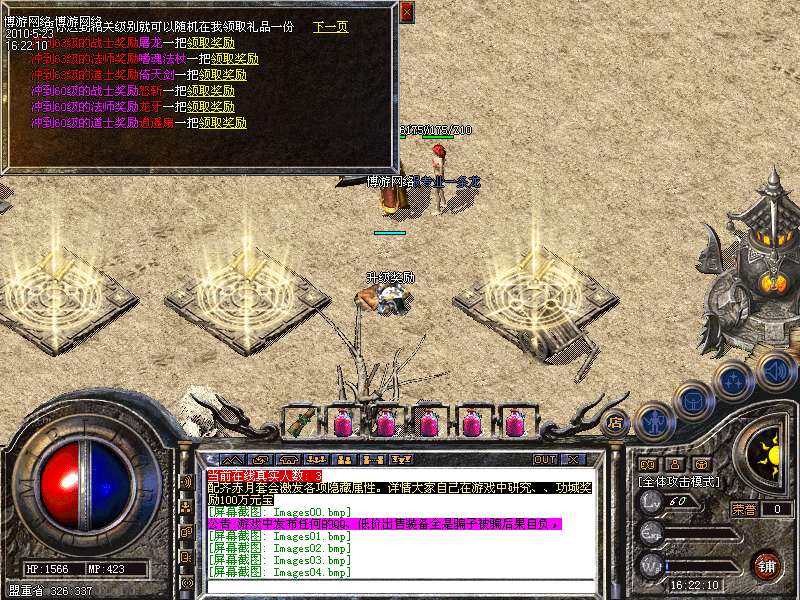Claim the level 60 mage 龙牙 reward
Viewport: 800px width, 600px height.
[x=210, y=107]
